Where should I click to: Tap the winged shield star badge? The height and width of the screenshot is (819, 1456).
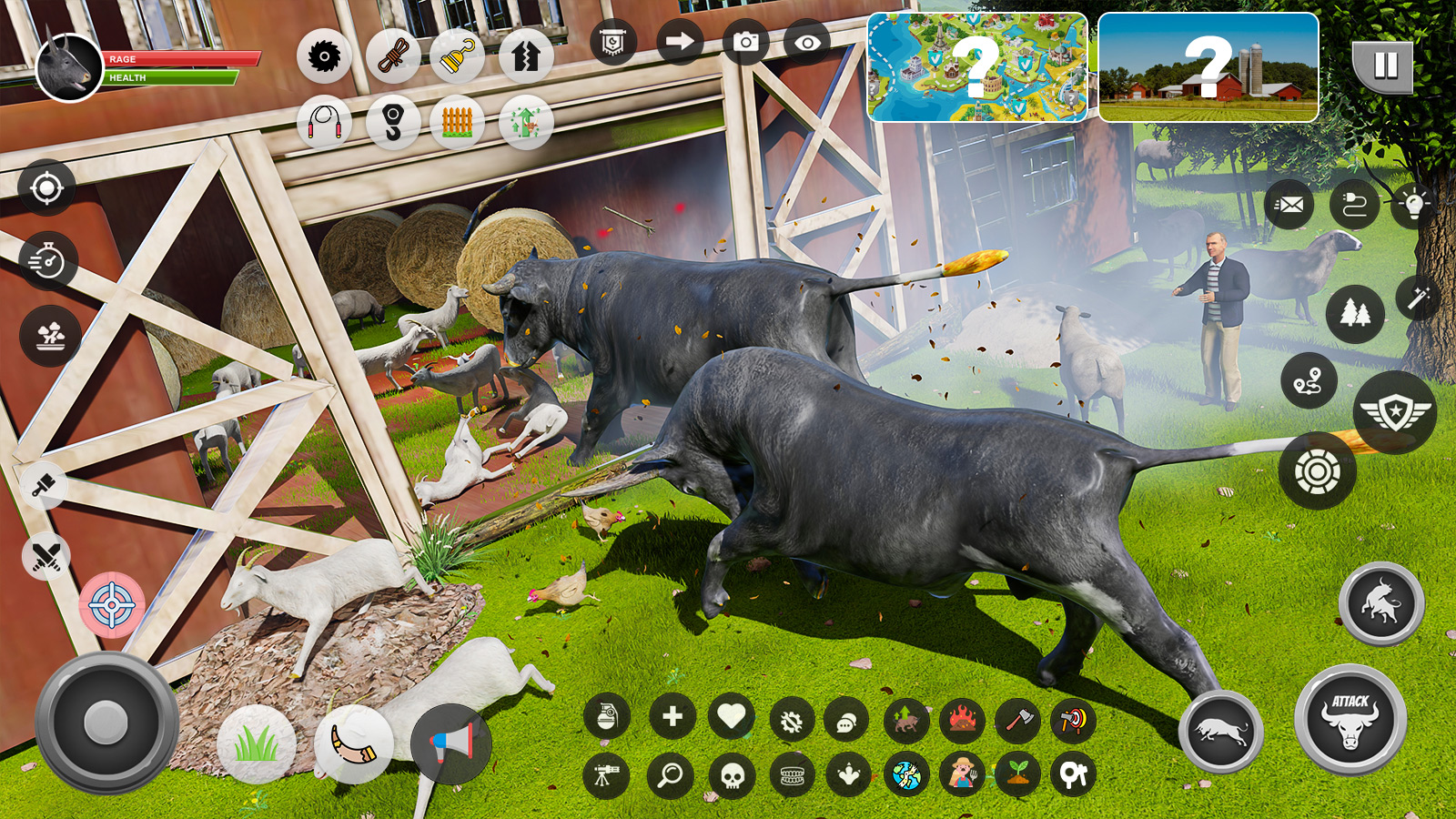(x=1394, y=412)
